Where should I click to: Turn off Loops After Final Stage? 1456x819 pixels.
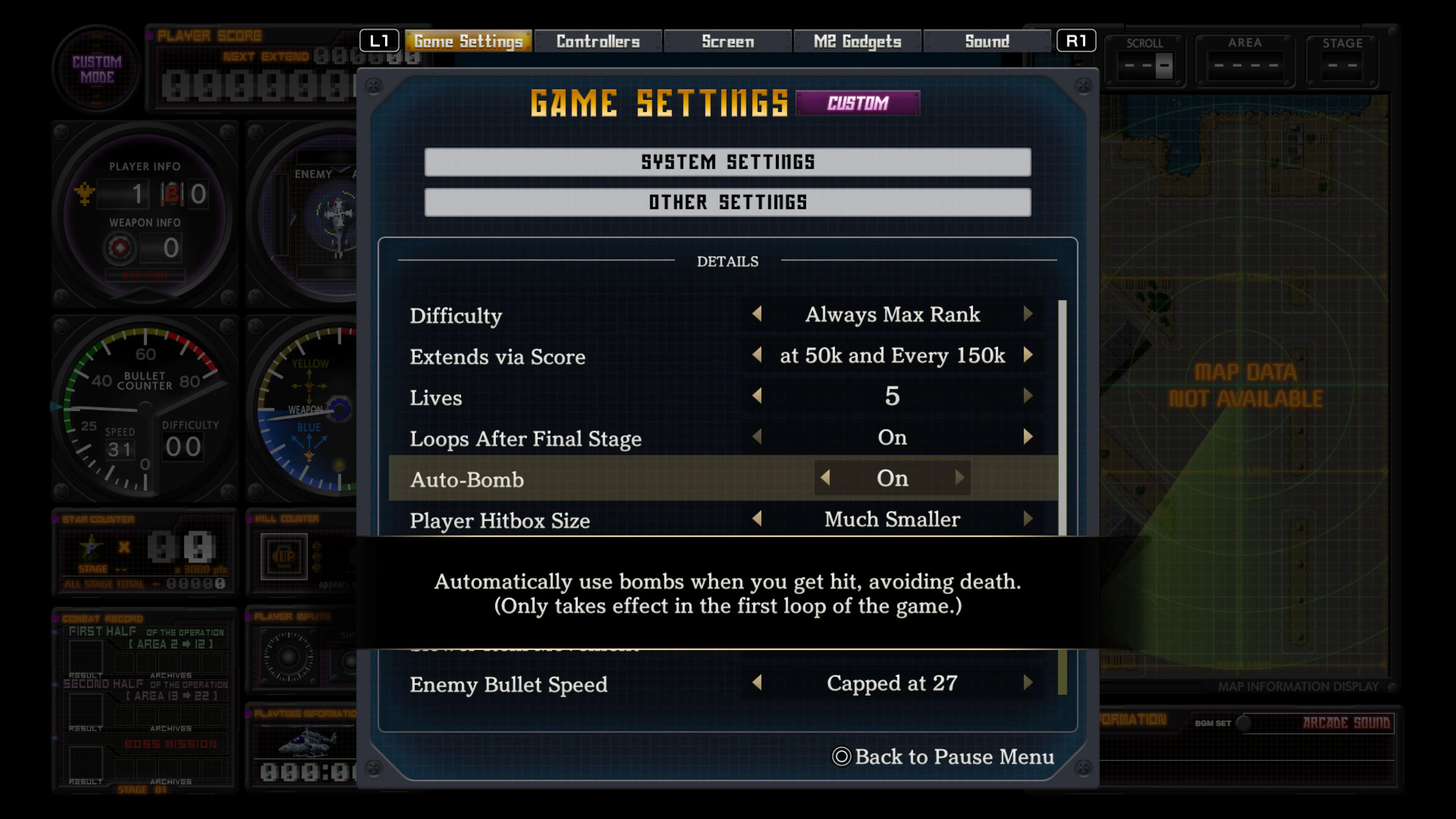pos(758,438)
